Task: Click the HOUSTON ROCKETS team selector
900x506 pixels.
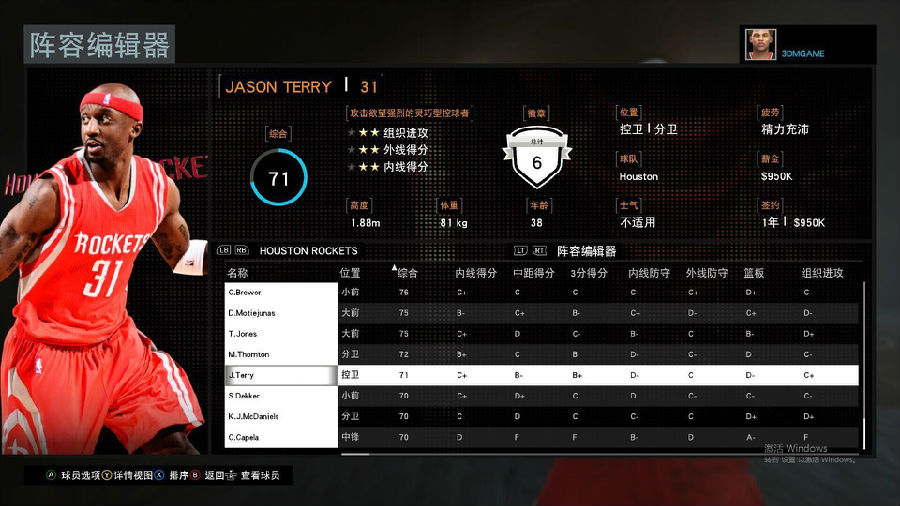Action: [x=308, y=251]
